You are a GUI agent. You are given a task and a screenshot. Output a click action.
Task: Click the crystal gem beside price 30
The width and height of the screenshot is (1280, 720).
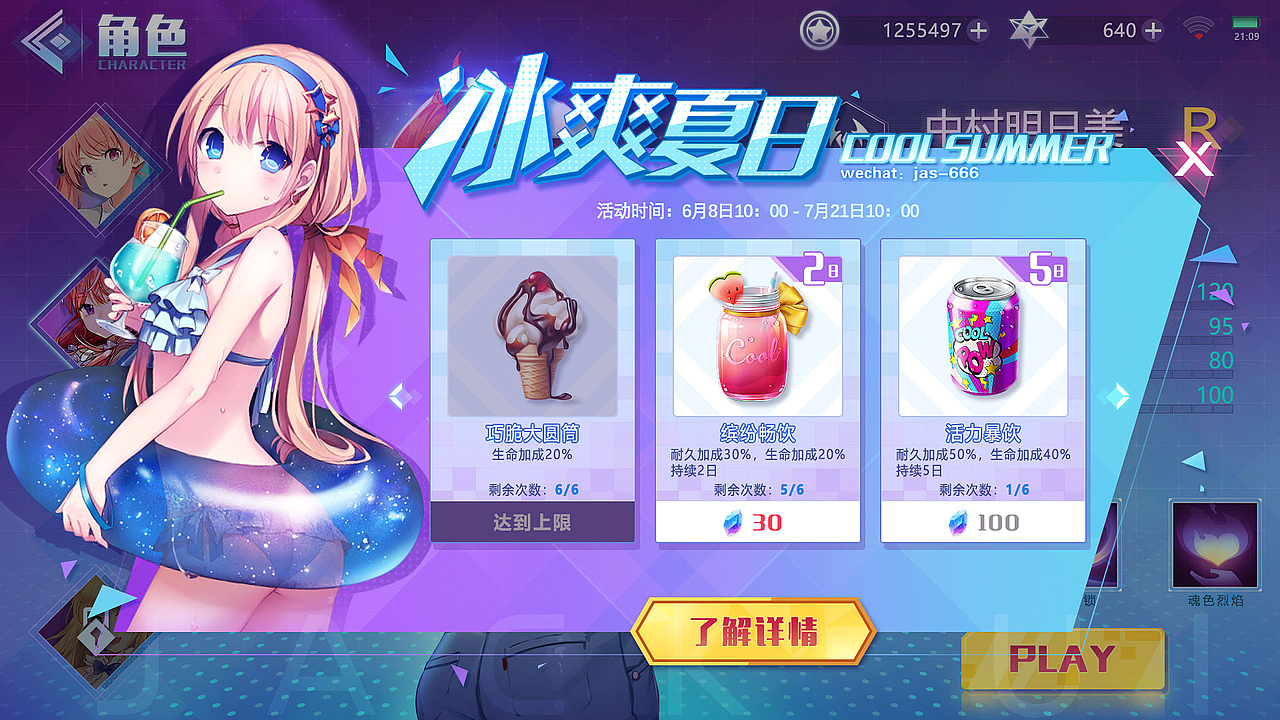(733, 521)
